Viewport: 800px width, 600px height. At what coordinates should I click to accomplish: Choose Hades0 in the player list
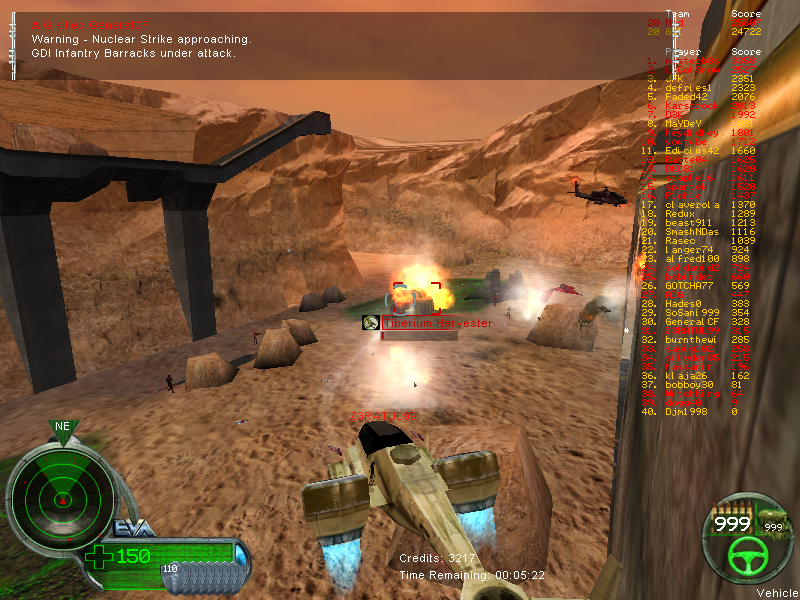pos(686,304)
